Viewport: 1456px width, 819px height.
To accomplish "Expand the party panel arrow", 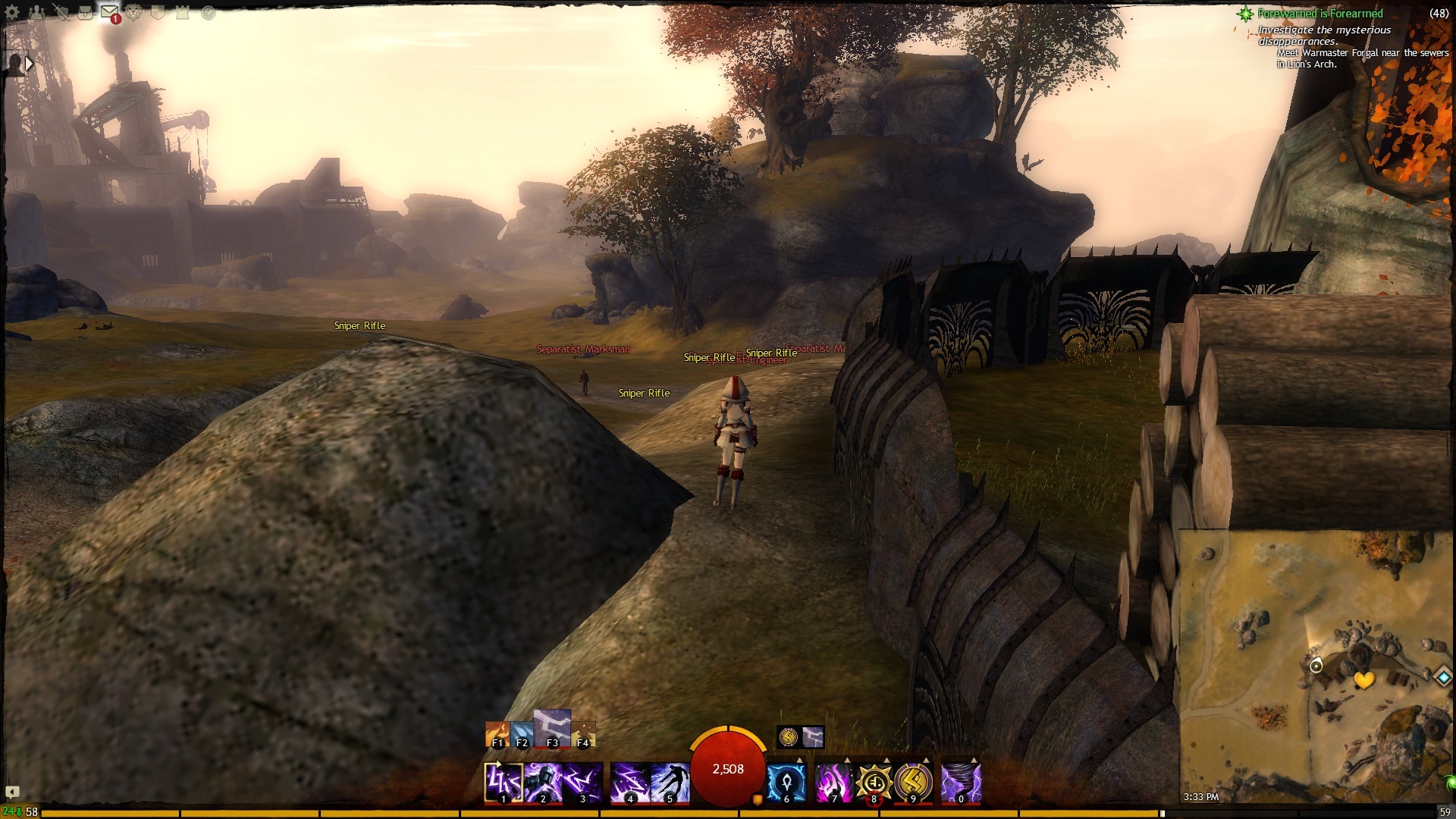I will pos(29,64).
